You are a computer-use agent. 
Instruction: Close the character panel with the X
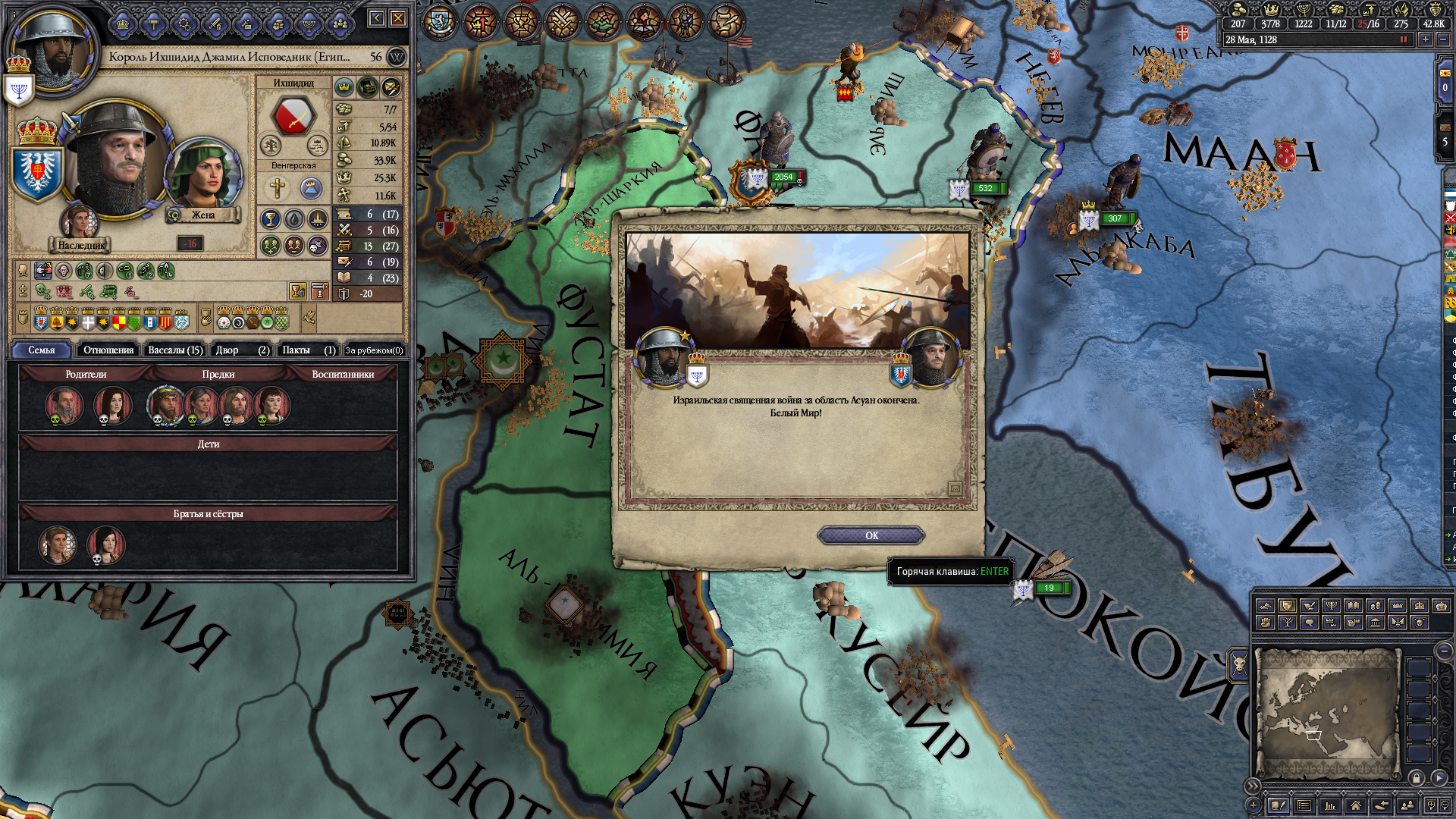click(x=397, y=18)
